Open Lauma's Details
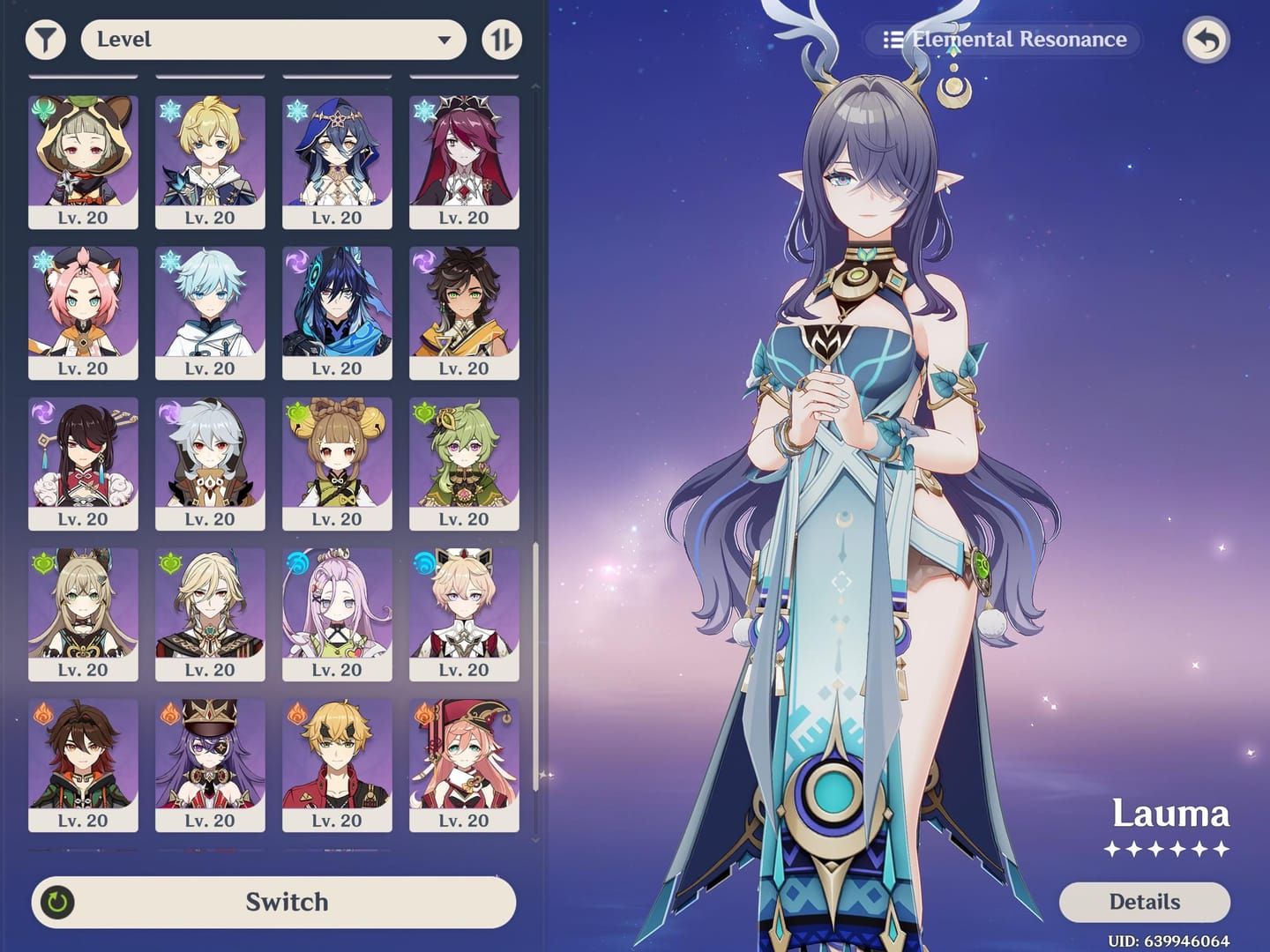Screen dimensions: 1270x952 point(1144,902)
